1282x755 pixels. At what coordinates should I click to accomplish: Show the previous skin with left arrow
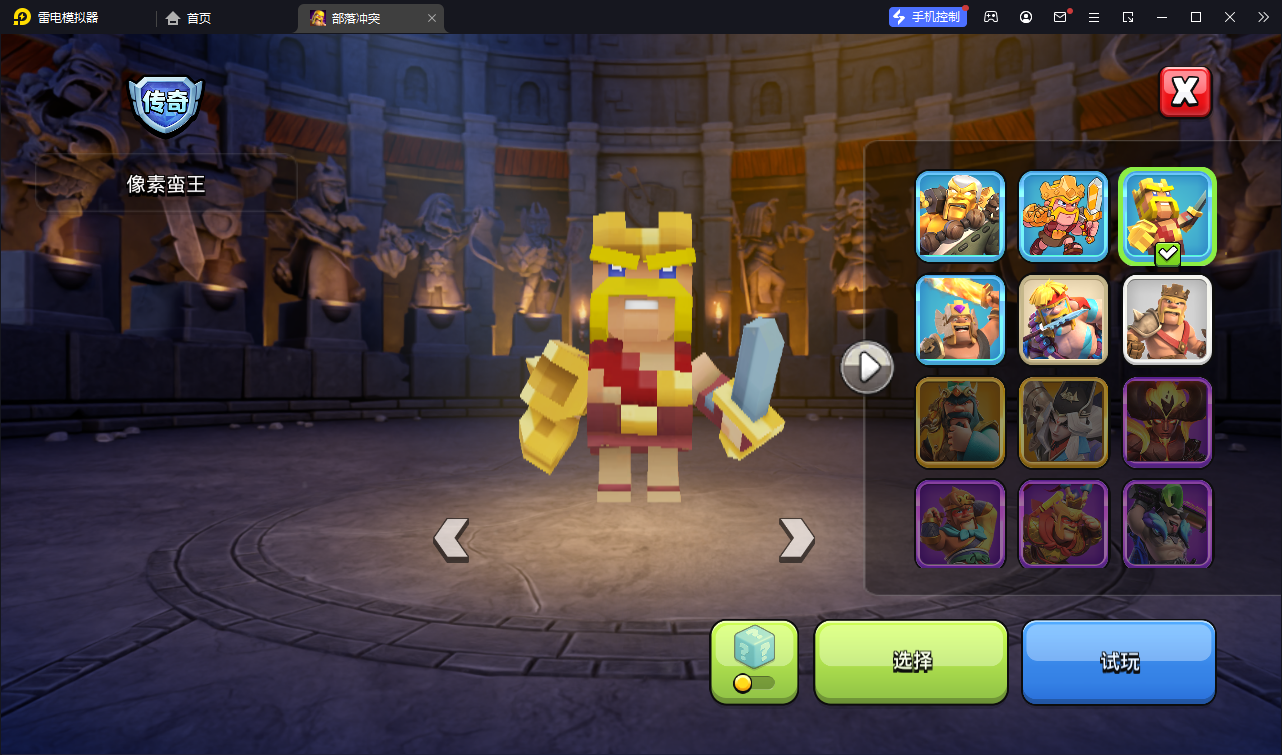451,539
